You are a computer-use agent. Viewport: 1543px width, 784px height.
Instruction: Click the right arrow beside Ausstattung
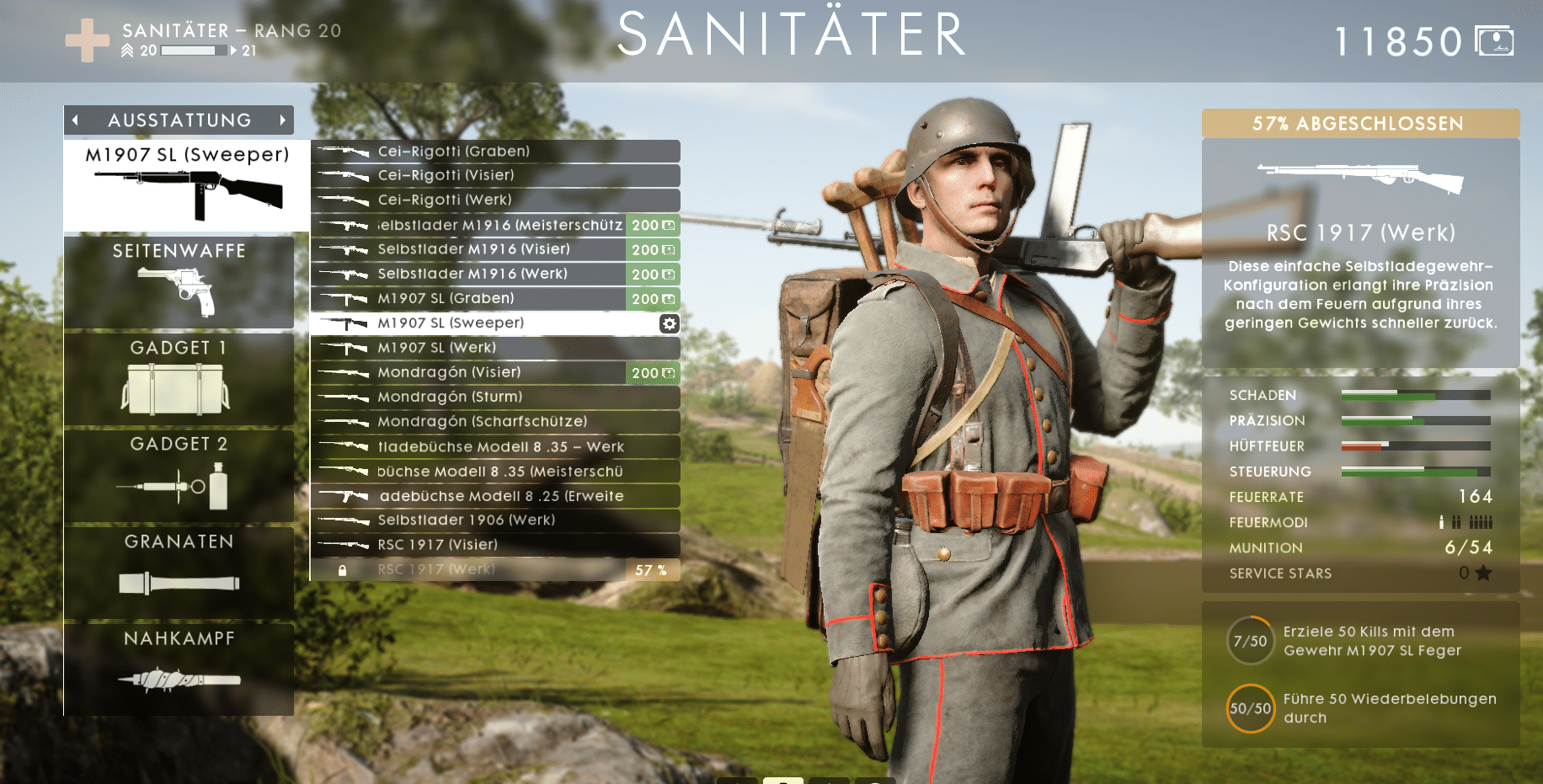click(283, 120)
